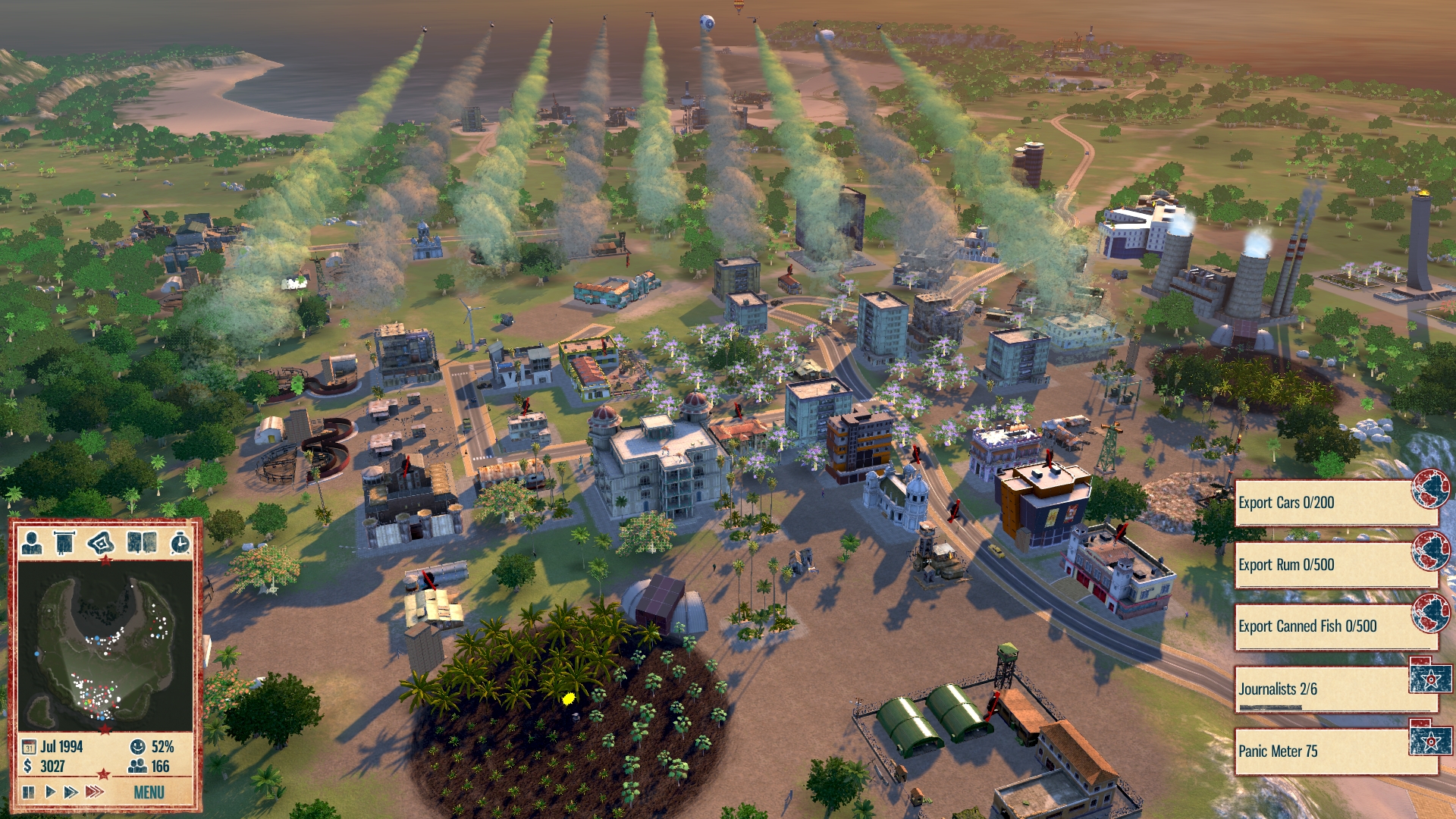Pause the game speed
1456x819 pixels.
(29, 792)
